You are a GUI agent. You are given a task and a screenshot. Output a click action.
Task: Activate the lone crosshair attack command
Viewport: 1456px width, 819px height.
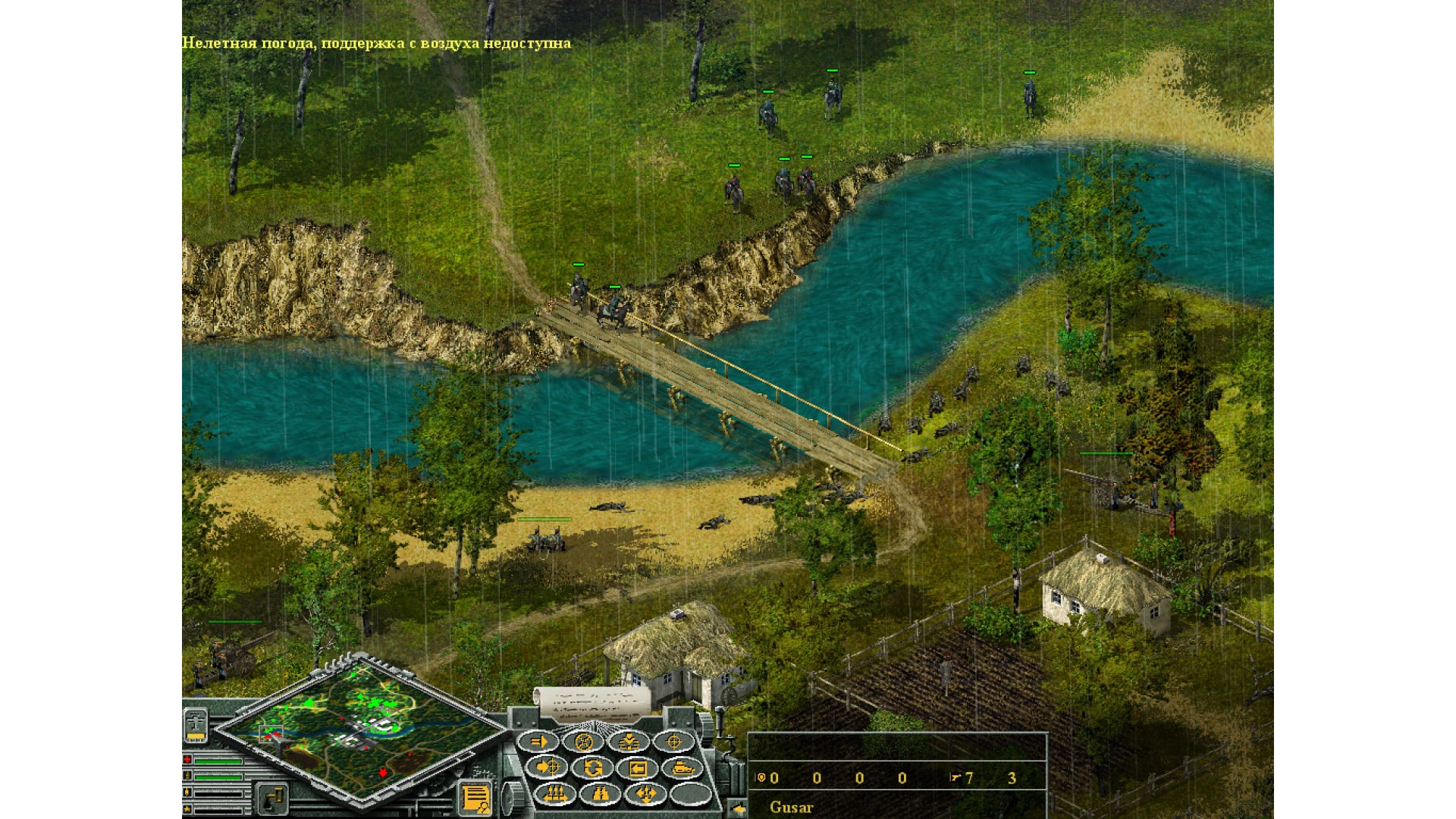pos(673,742)
